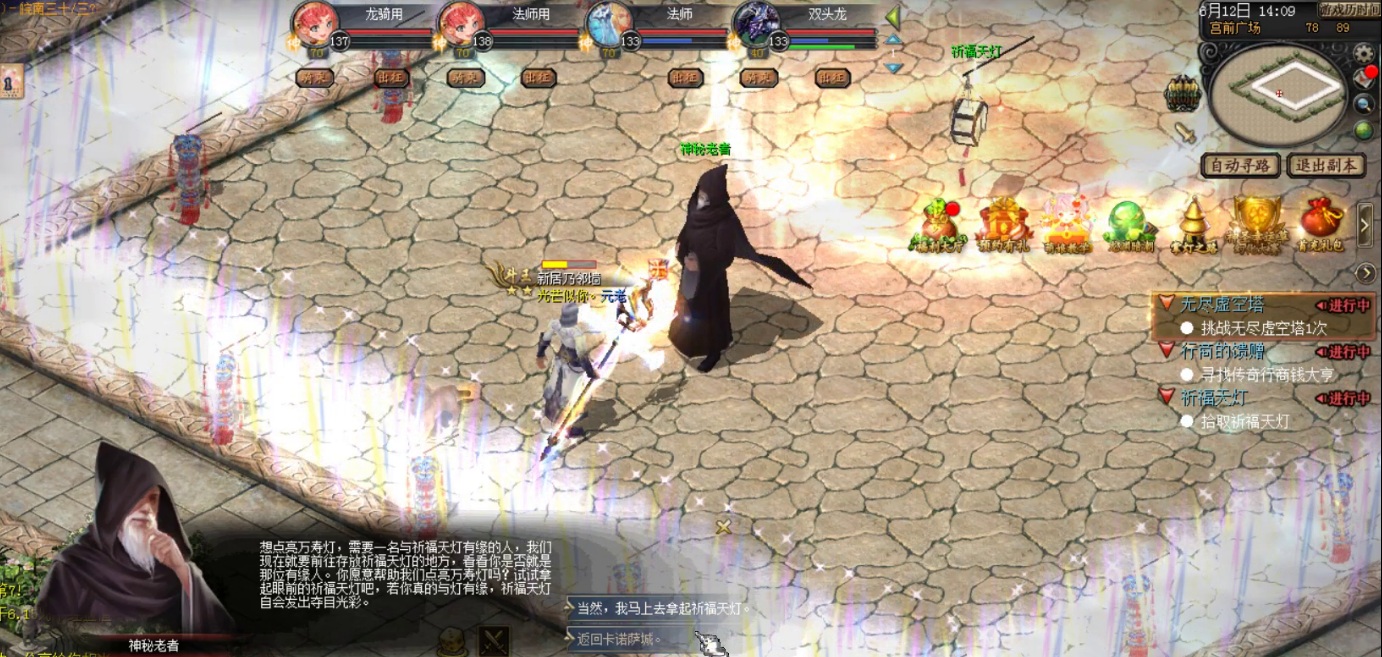Select the '返回卡诺萨城' dialogue option

point(620,638)
